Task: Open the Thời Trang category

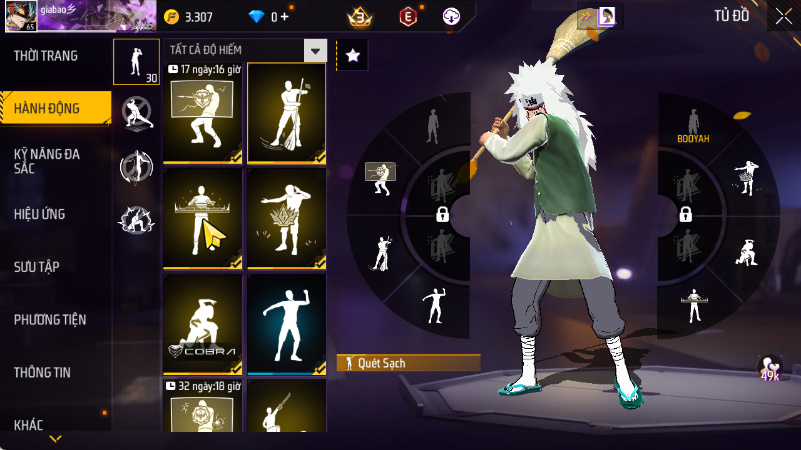Action: [x=46, y=56]
